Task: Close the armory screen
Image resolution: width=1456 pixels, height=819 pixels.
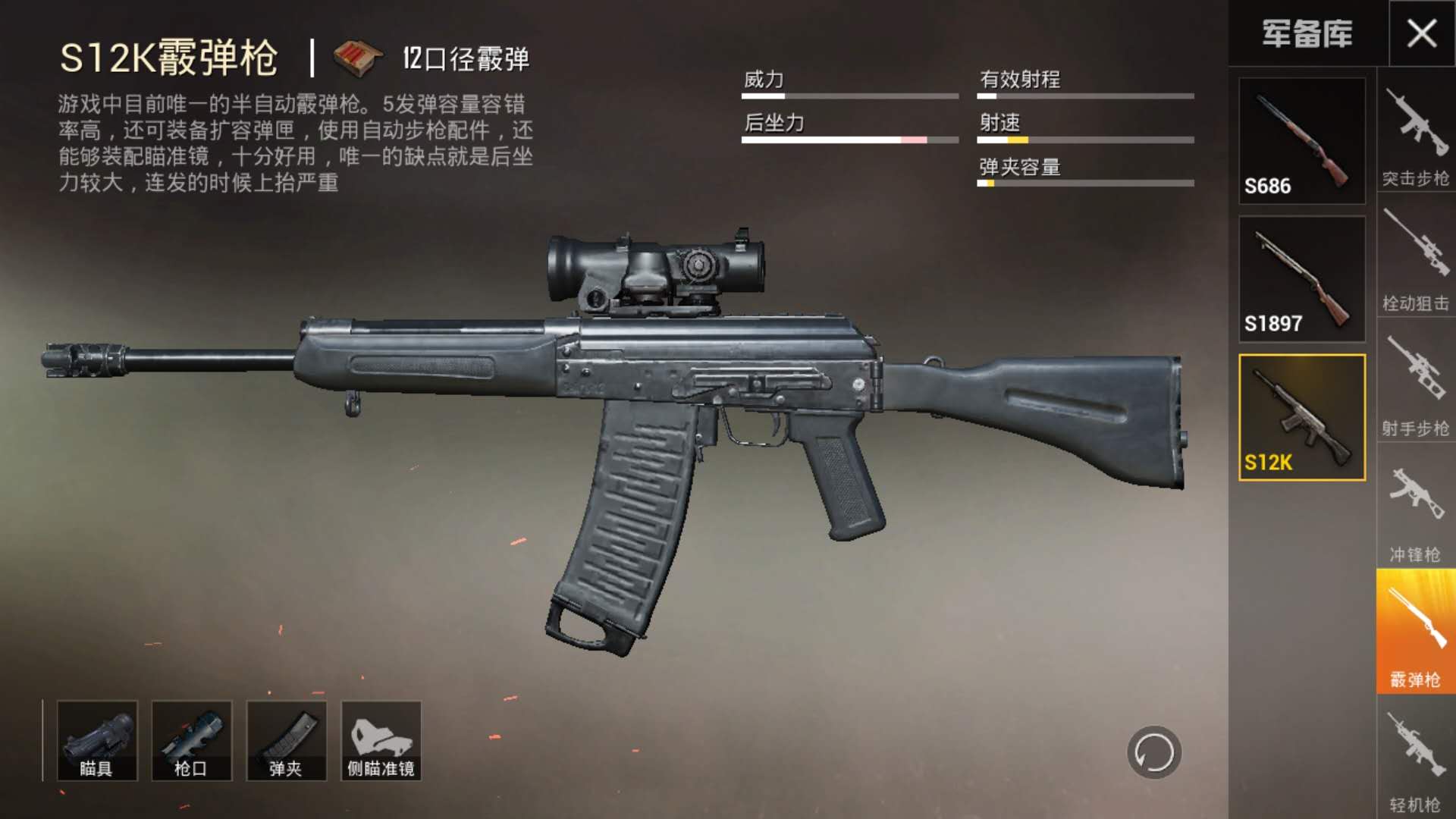Action: pos(1422,33)
